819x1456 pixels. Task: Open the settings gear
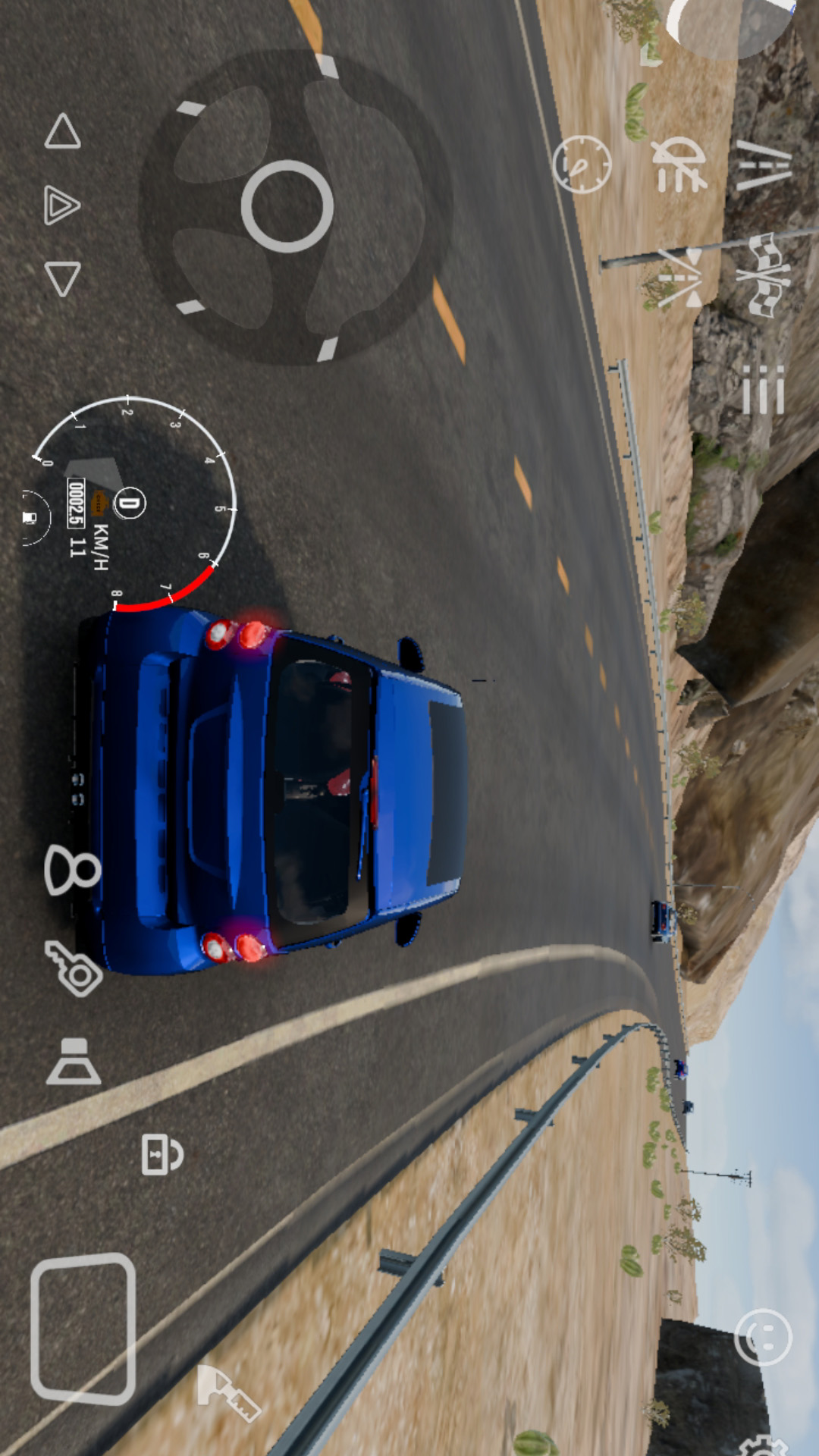point(766,1445)
